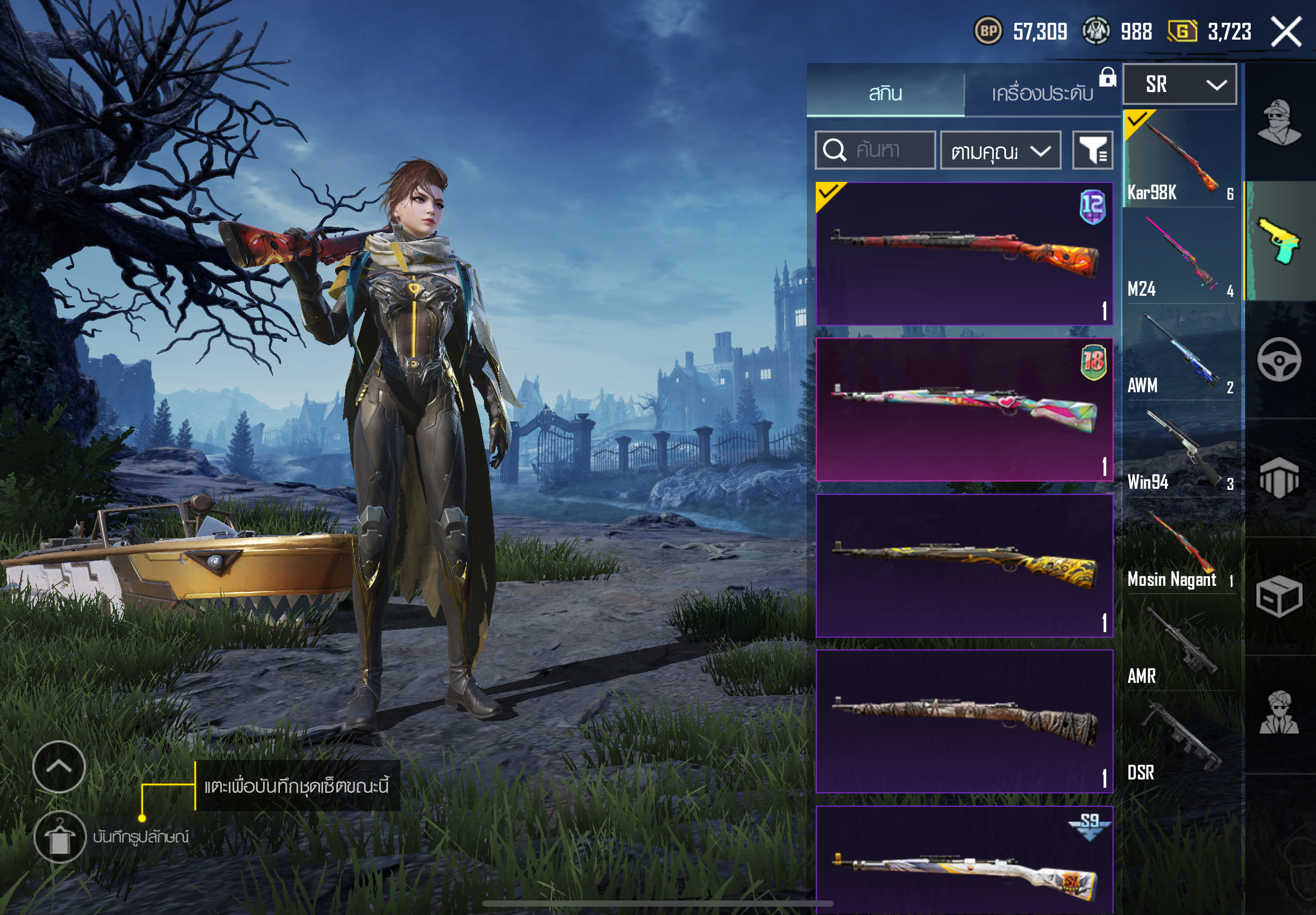Choose the colorful heart Kar98K skin
This screenshot has height=915, width=1316.
pos(964,410)
